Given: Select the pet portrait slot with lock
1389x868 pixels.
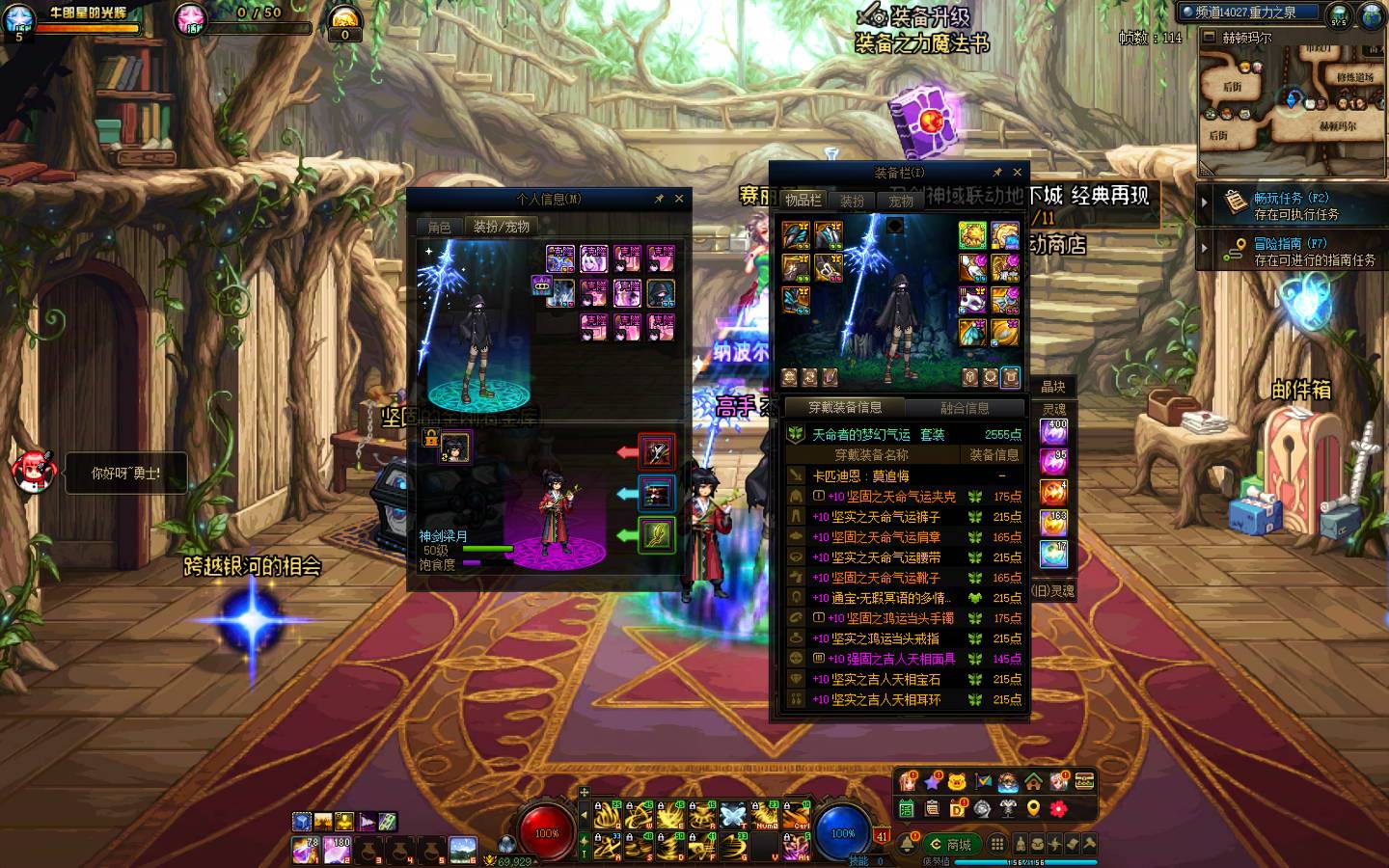Looking at the screenshot, I should pos(454,447).
